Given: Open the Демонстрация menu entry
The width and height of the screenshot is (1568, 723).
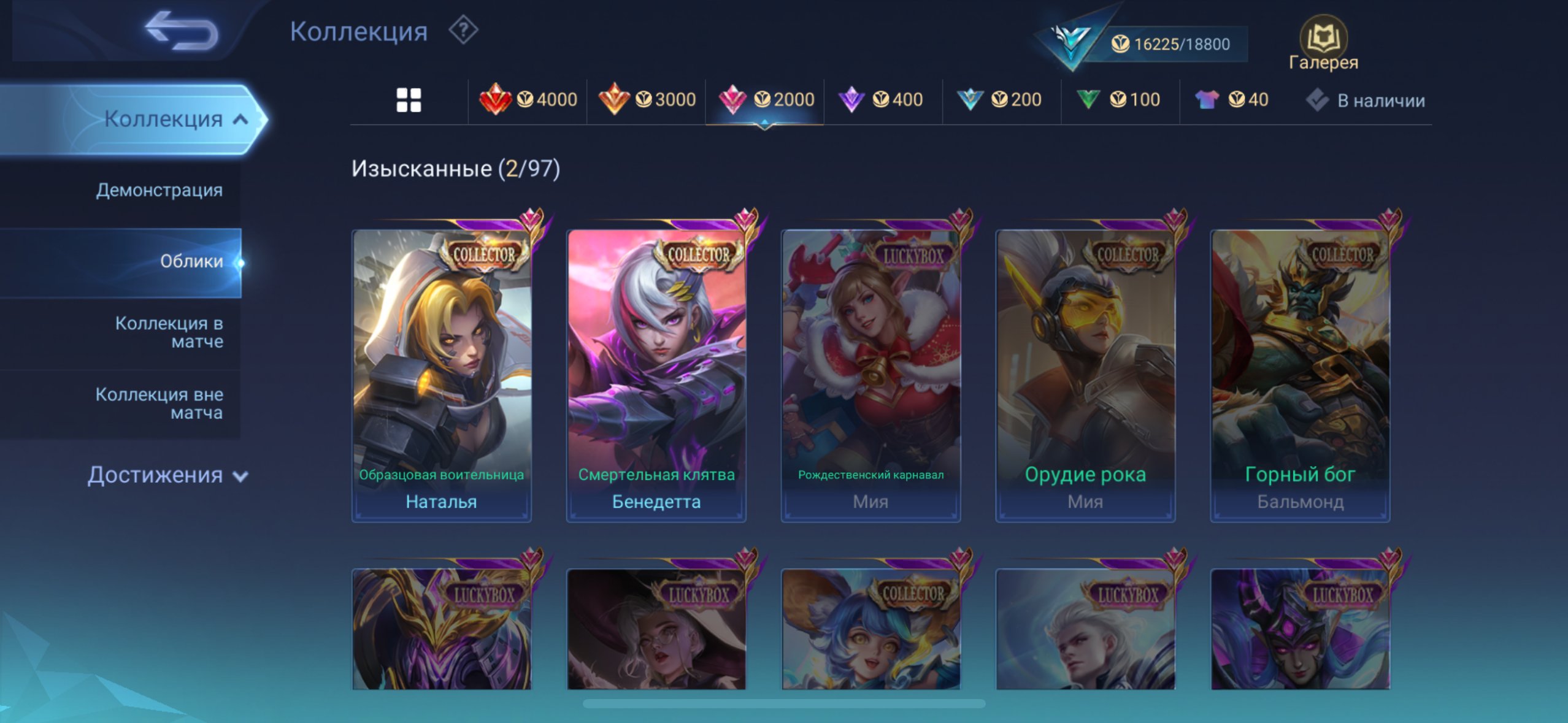Looking at the screenshot, I should click(x=159, y=190).
